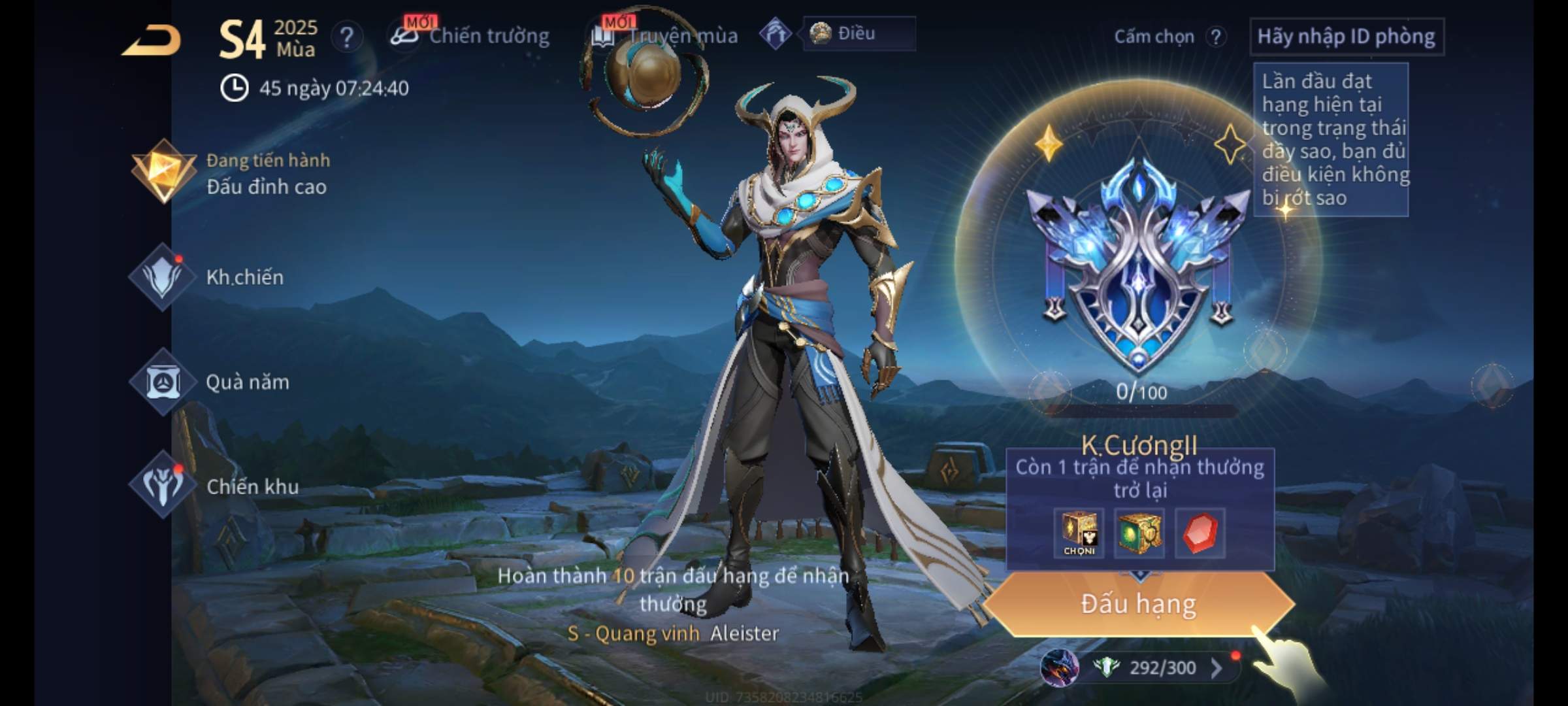Select the golden CHỌN reward chest
Image resolution: width=1568 pixels, height=706 pixels.
(1079, 533)
